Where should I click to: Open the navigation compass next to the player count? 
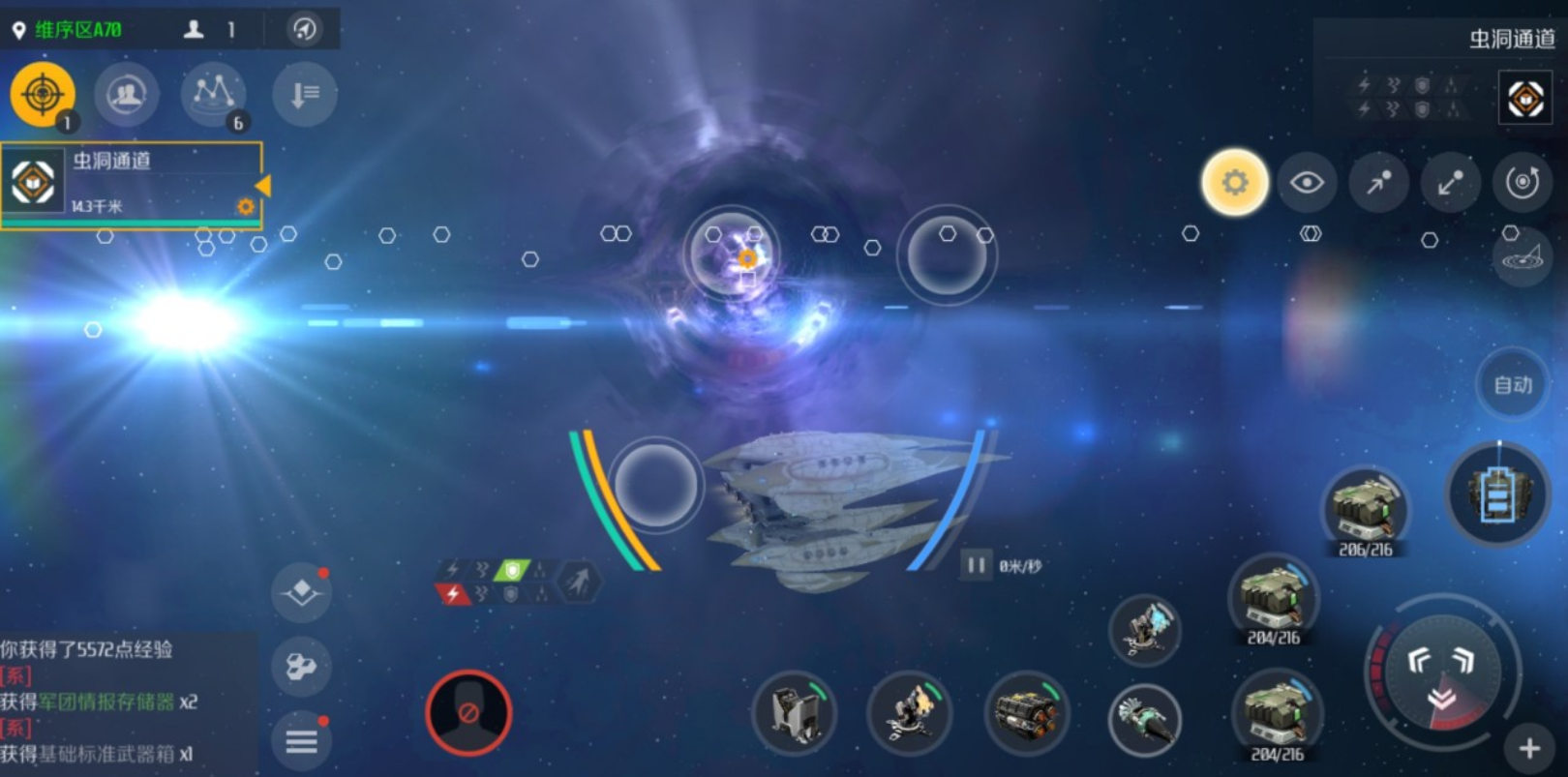[x=305, y=30]
